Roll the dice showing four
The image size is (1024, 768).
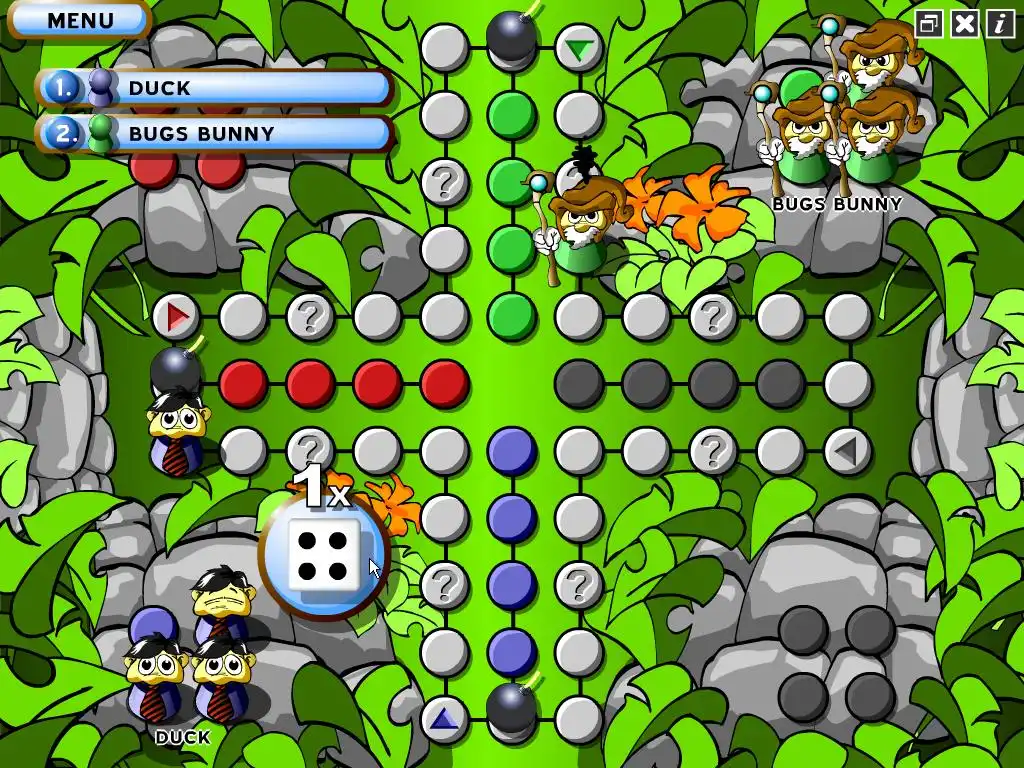pos(323,556)
